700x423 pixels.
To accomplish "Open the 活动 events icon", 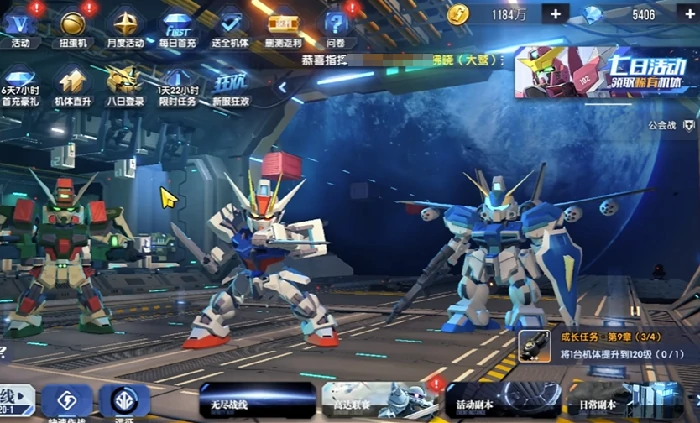I will click(20, 25).
